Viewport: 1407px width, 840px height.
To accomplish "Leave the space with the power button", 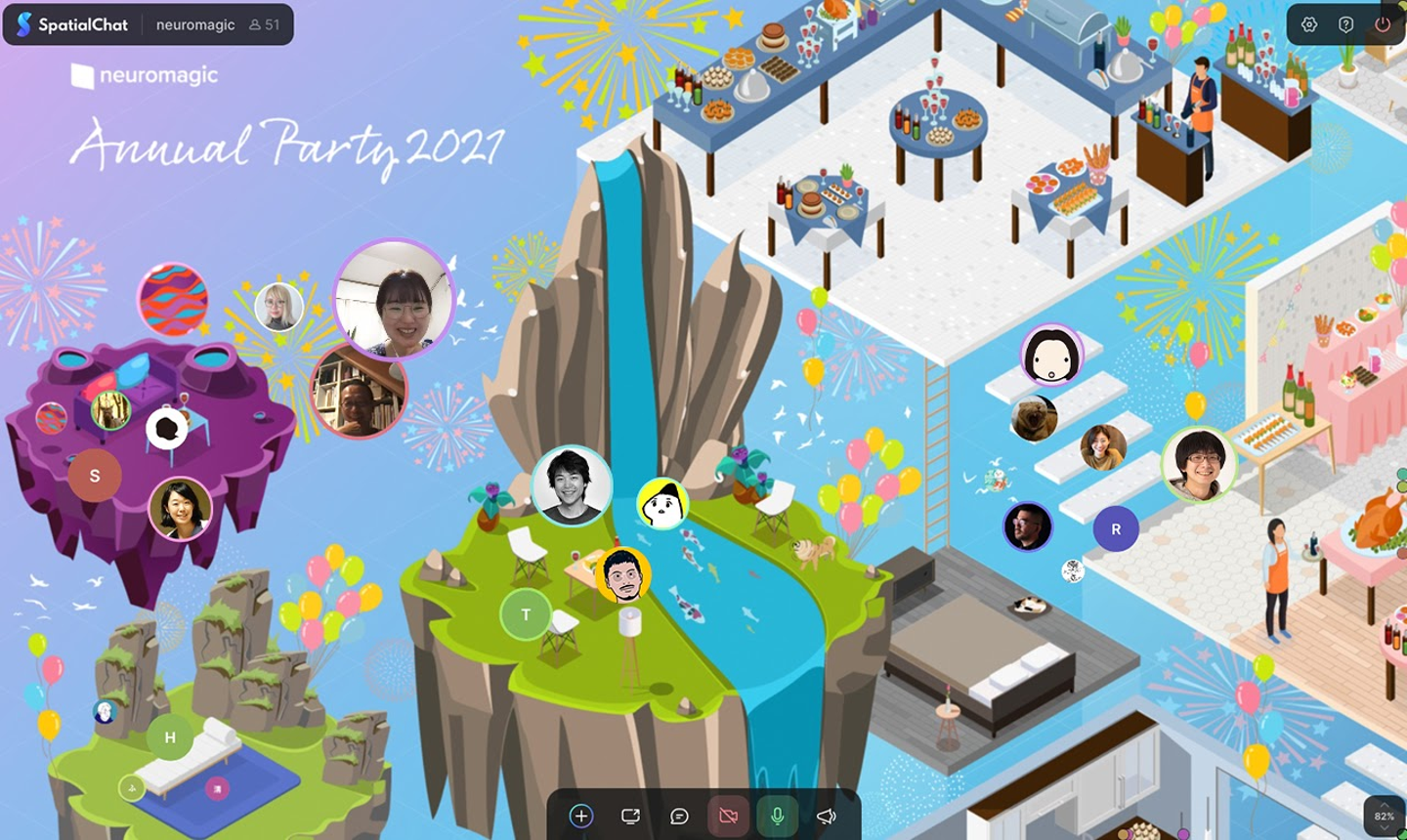I will click(x=1383, y=24).
